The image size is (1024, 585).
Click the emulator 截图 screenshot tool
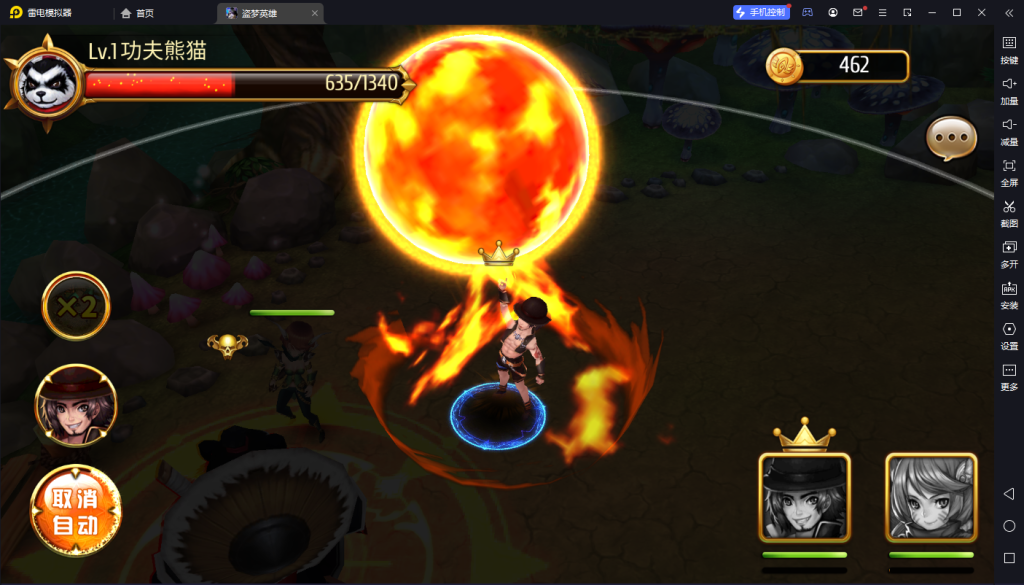(1009, 212)
